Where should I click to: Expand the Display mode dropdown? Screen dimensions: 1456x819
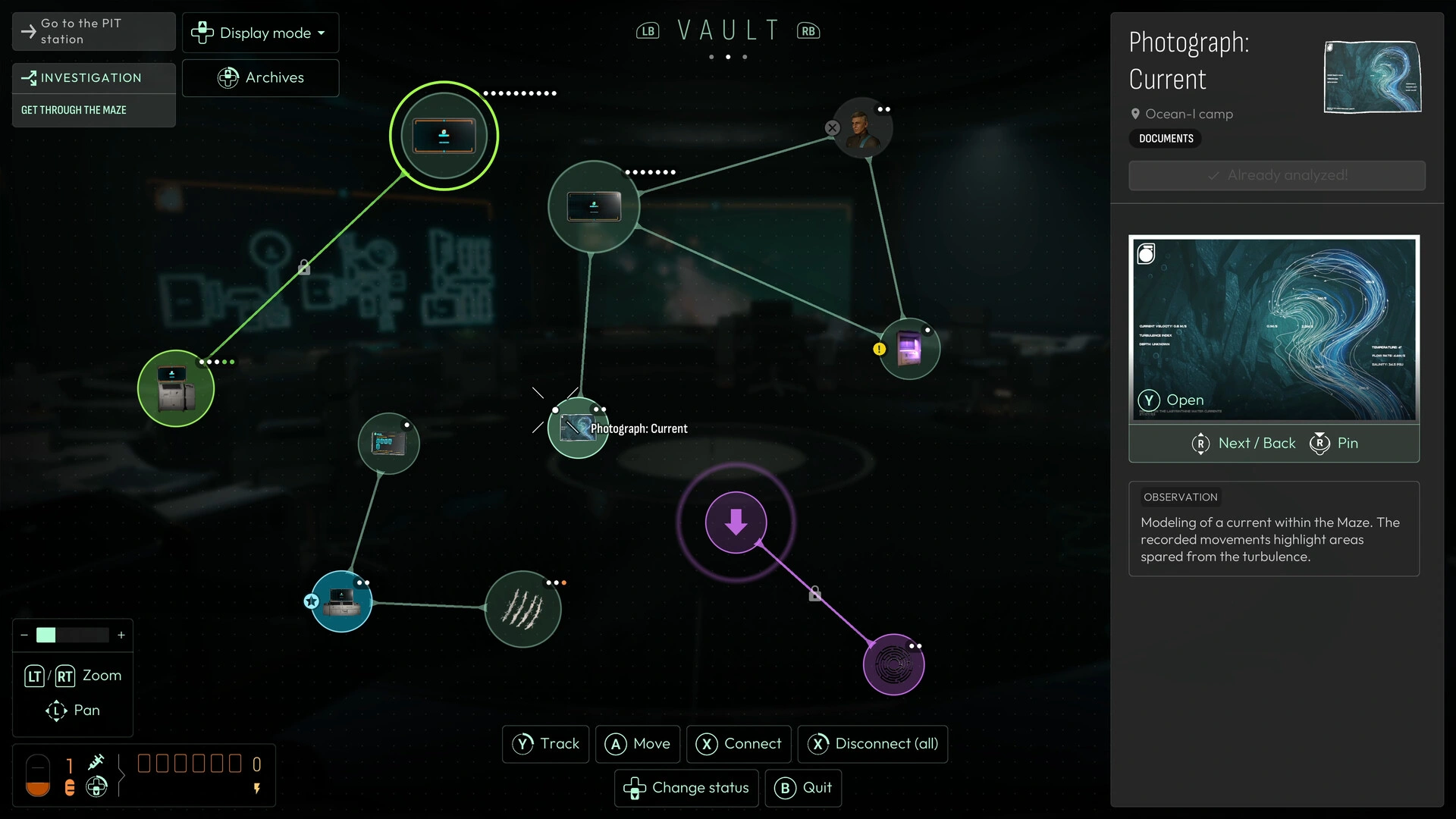[260, 33]
